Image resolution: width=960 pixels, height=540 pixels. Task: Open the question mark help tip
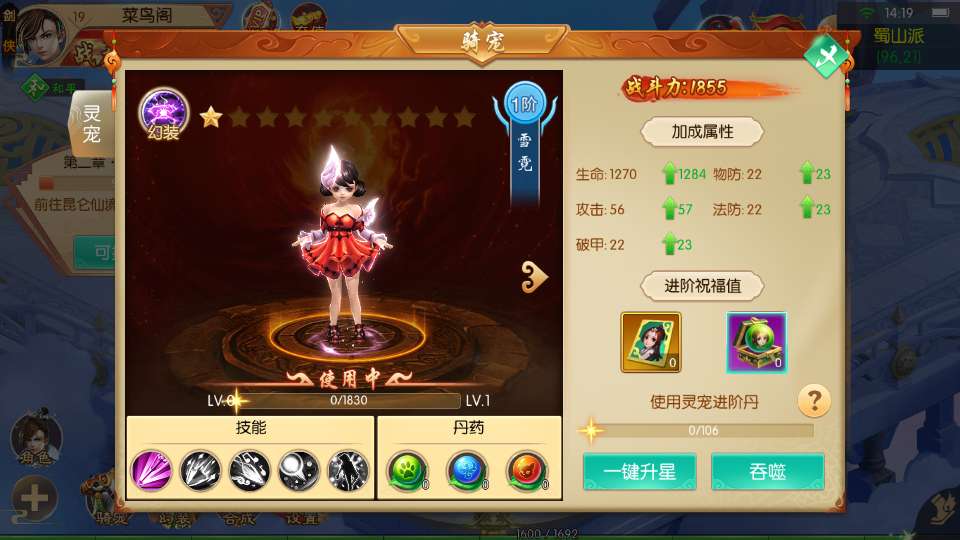(815, 402)
